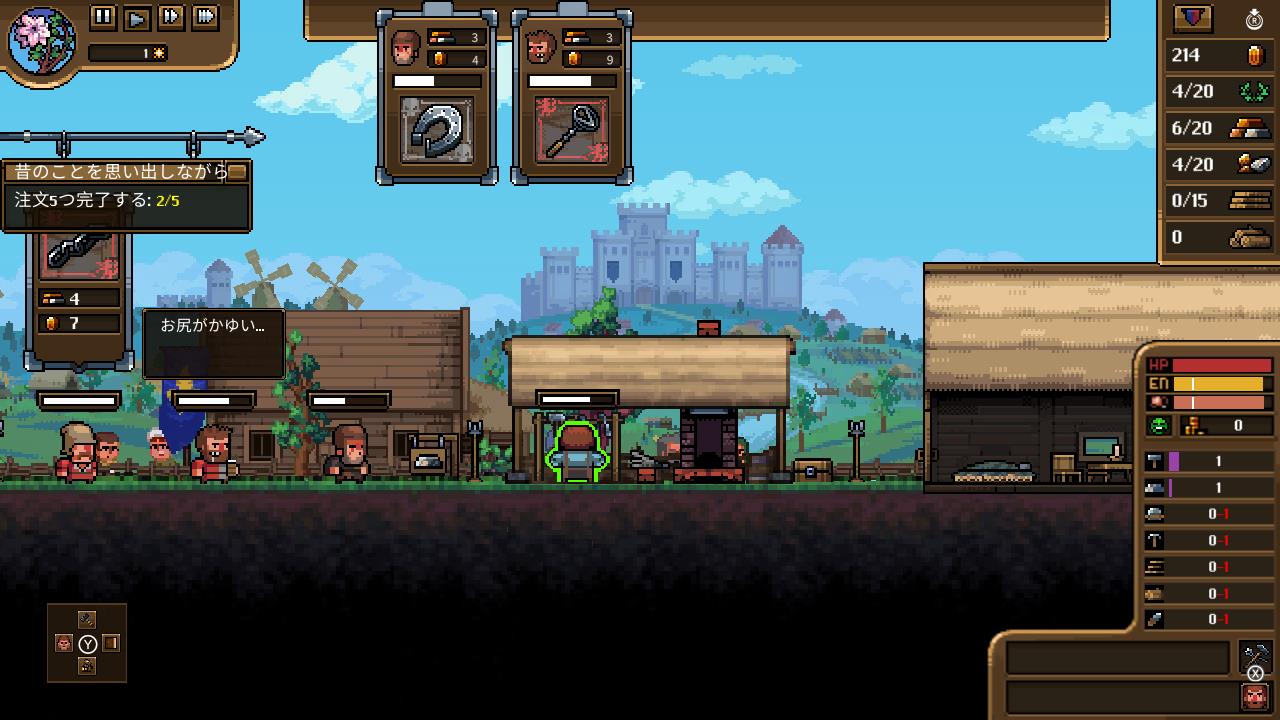Set game to normal play speed

(x=138, y=16)
